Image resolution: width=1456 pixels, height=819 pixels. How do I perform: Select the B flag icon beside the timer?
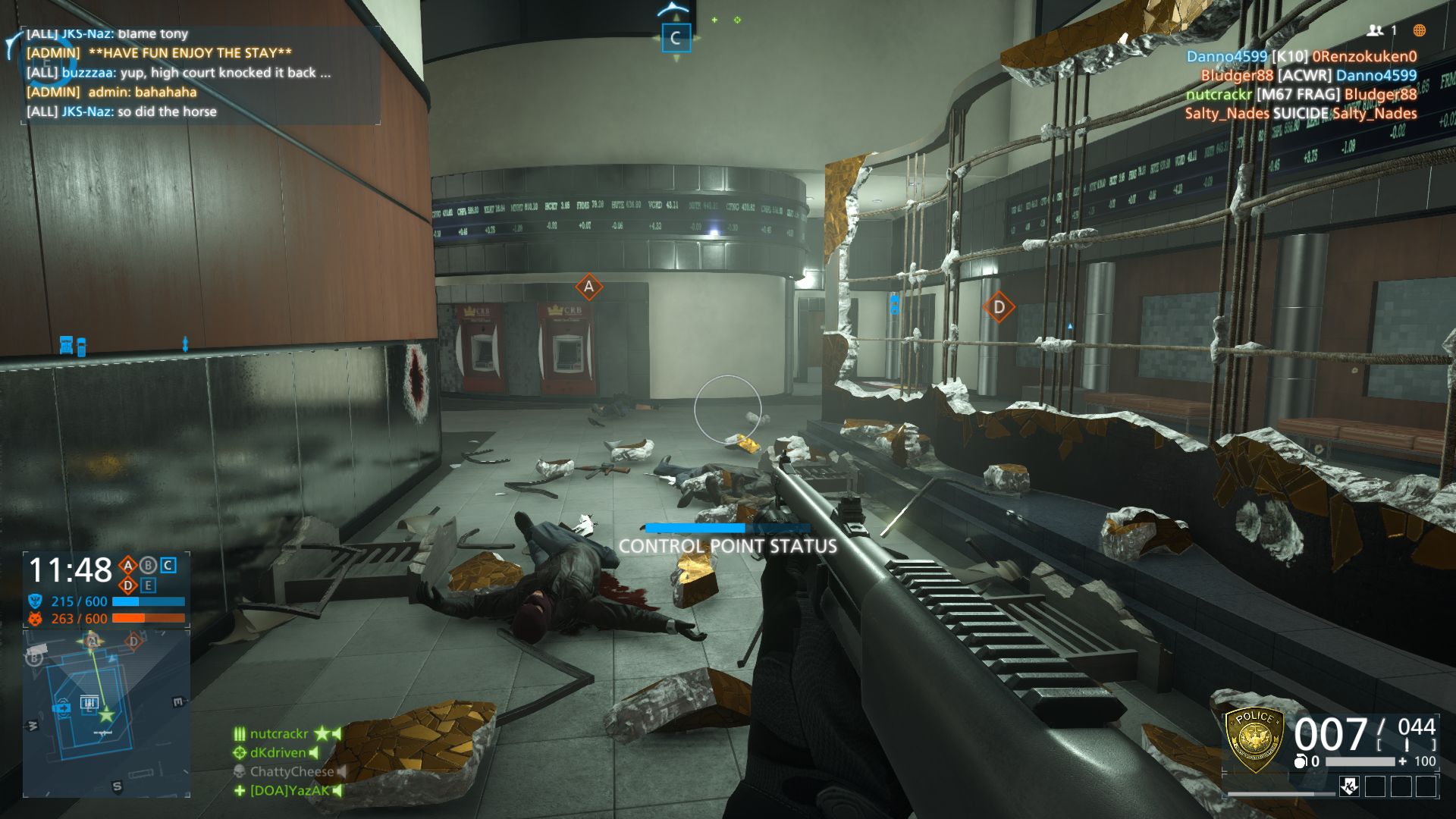(x=148, y=565)
